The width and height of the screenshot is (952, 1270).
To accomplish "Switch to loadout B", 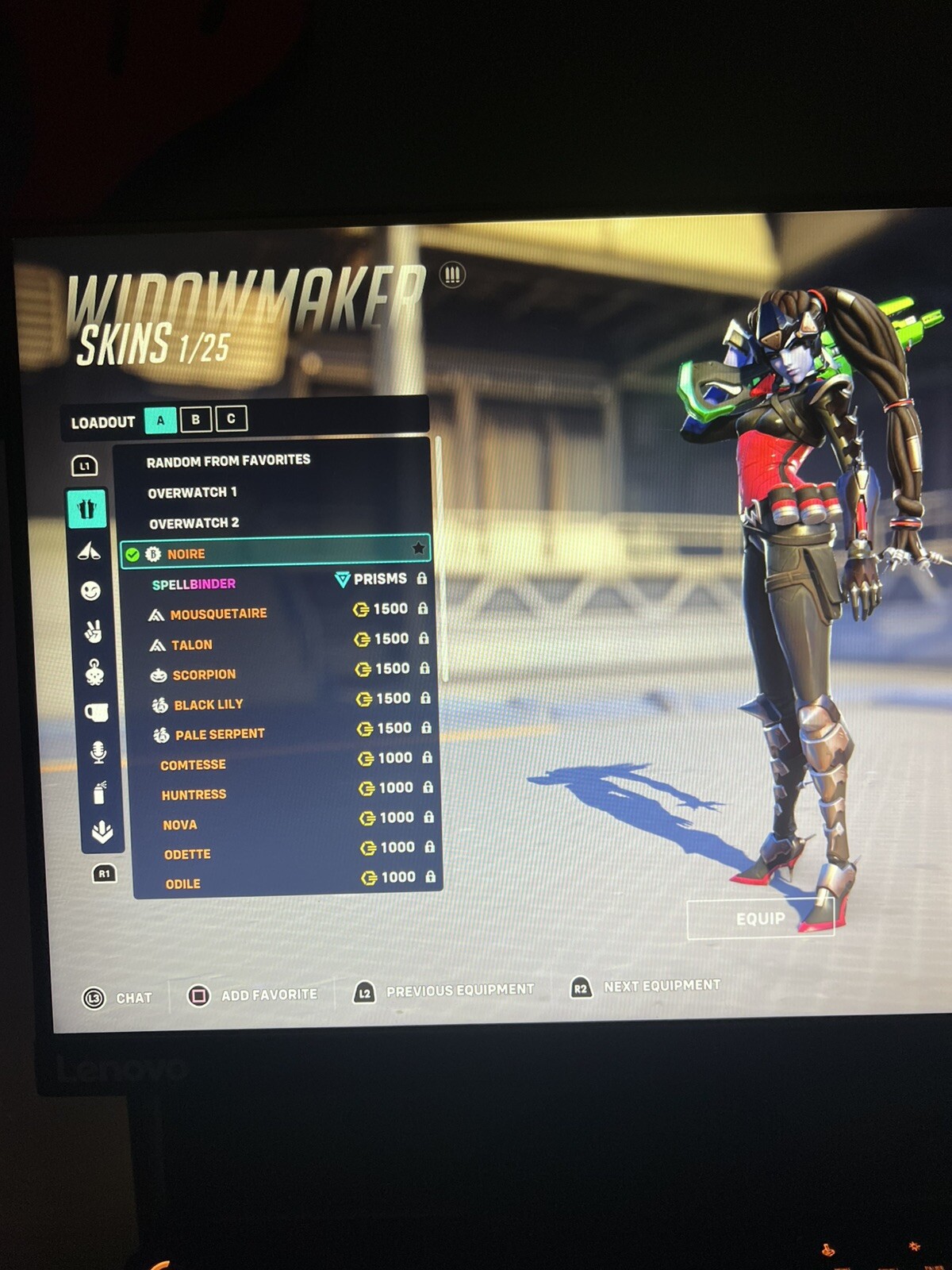I will coord(195,419).
